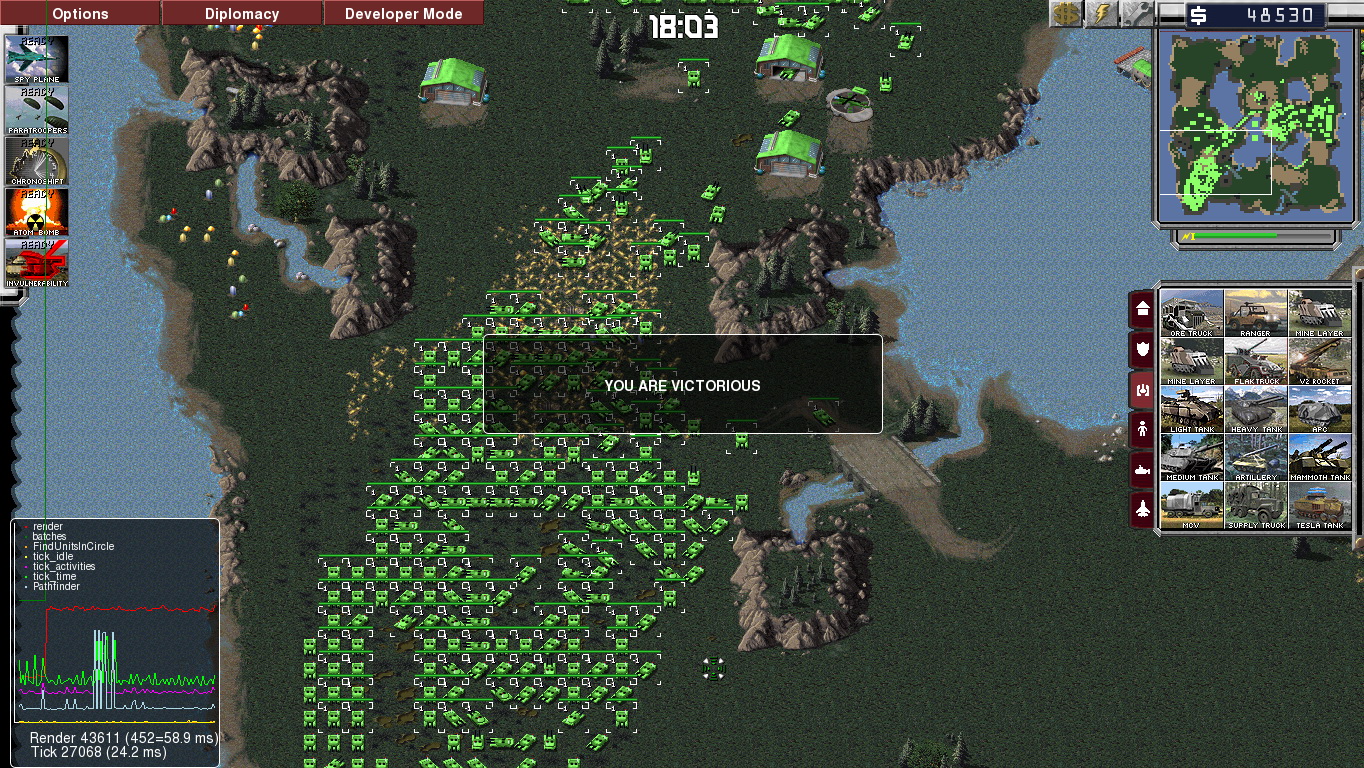Show the naval production tab
Screen dimensions: 1364x768
pos(1142,470)
